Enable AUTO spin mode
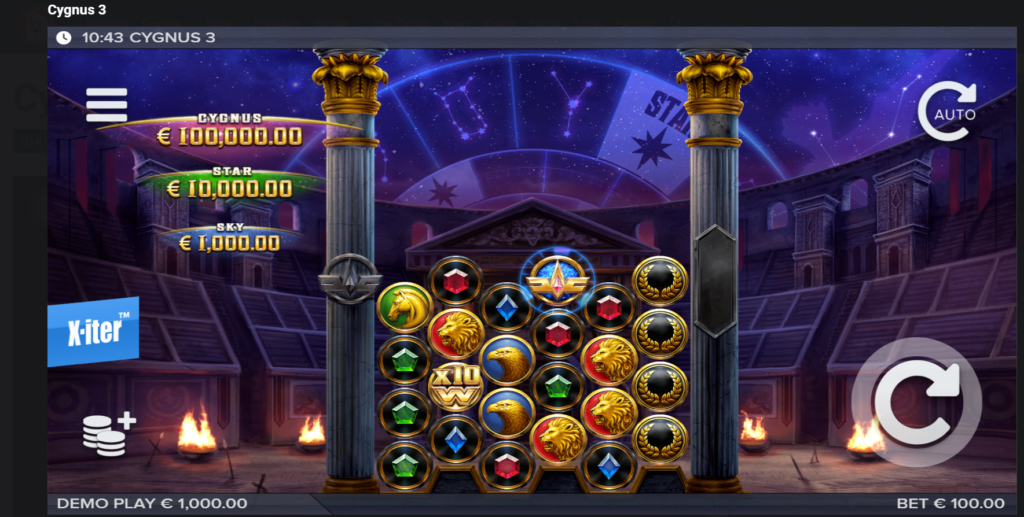 coord(947,111)
